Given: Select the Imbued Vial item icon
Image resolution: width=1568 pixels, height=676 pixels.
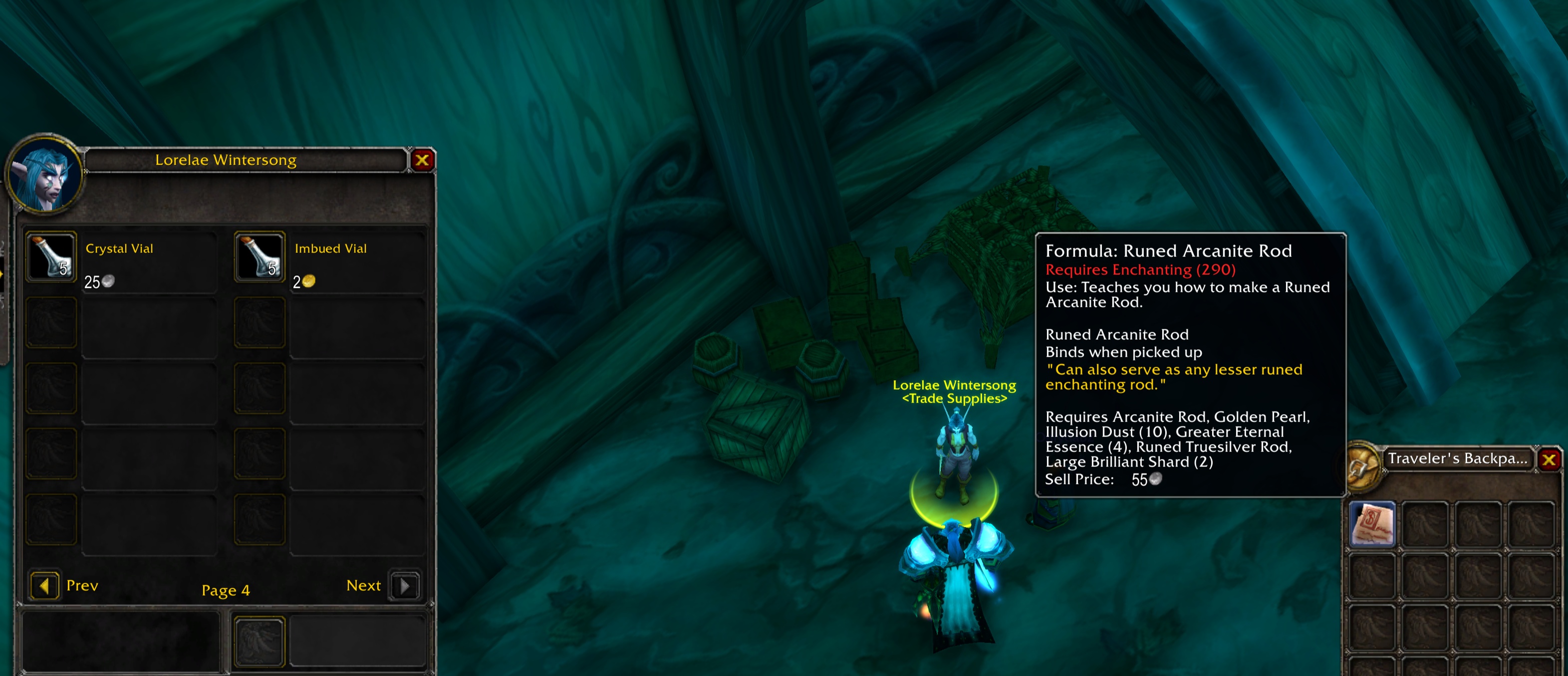Looking at the screenshot, I should click(260, 258).
